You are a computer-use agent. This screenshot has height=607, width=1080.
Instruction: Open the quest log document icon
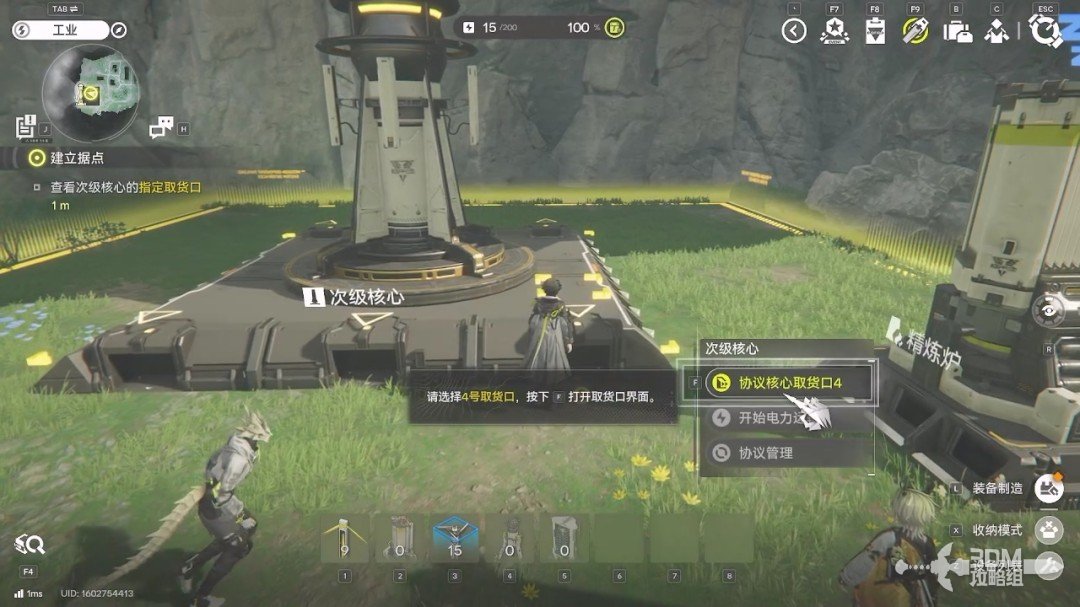(26, 127)
